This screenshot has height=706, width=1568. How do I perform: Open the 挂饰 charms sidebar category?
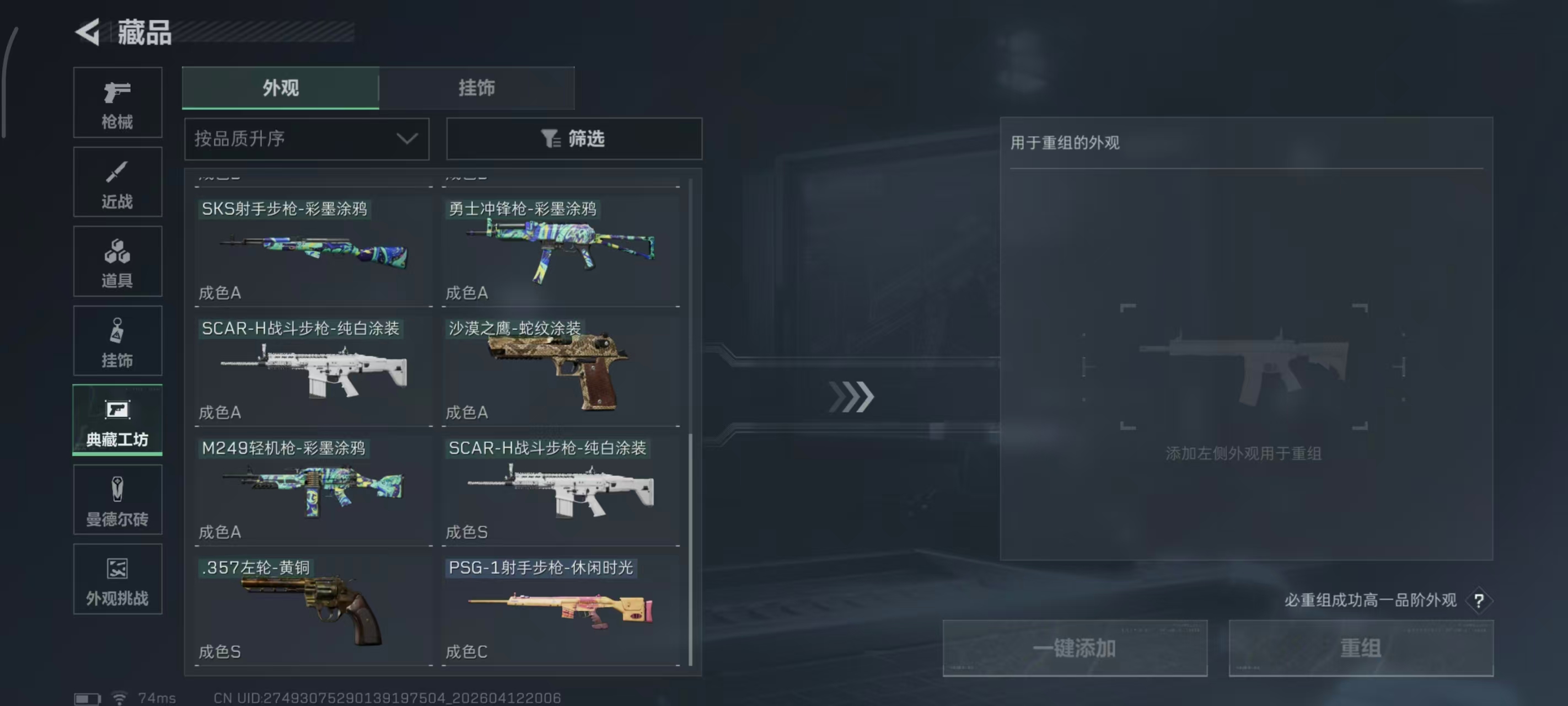(117, 340)
